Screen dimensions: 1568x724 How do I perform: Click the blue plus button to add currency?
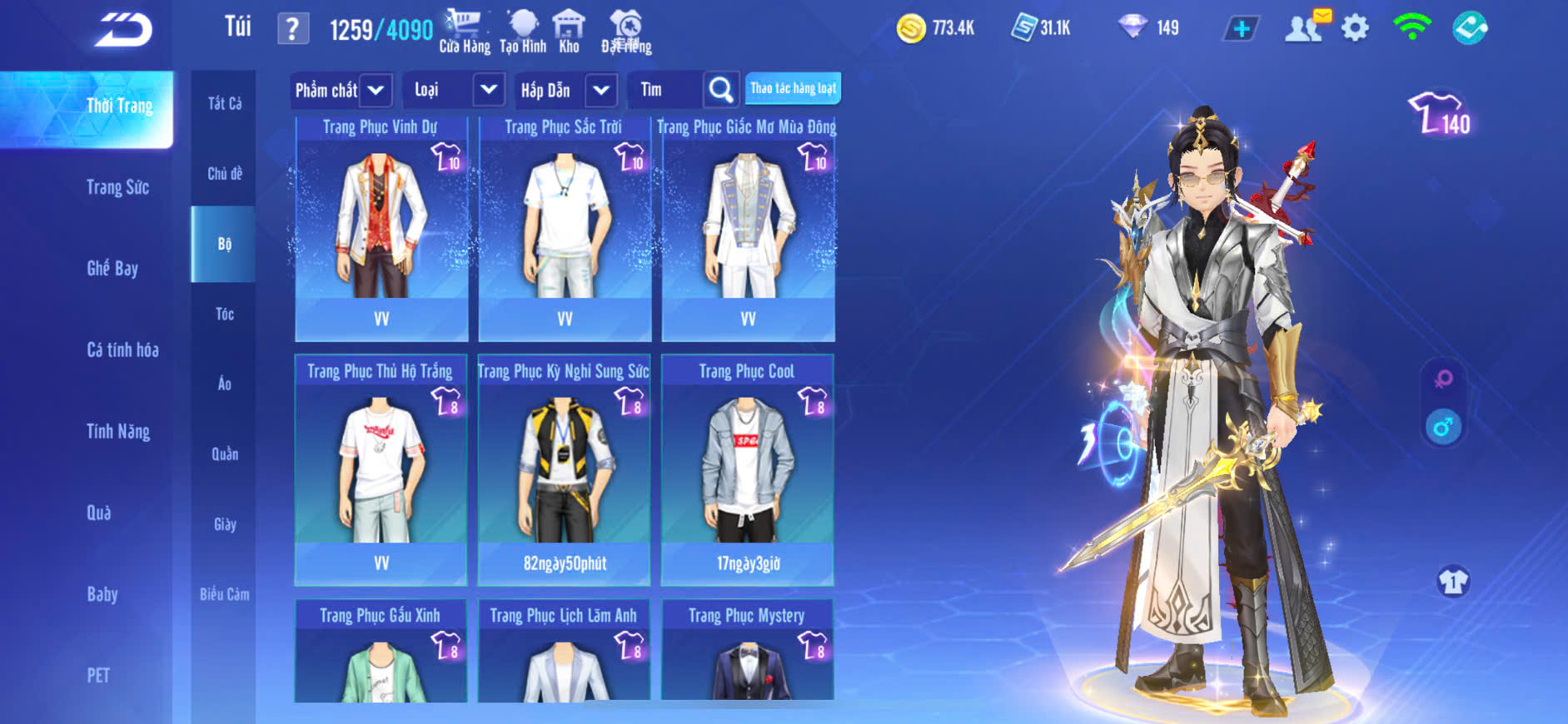click(x=1241, y=29)
